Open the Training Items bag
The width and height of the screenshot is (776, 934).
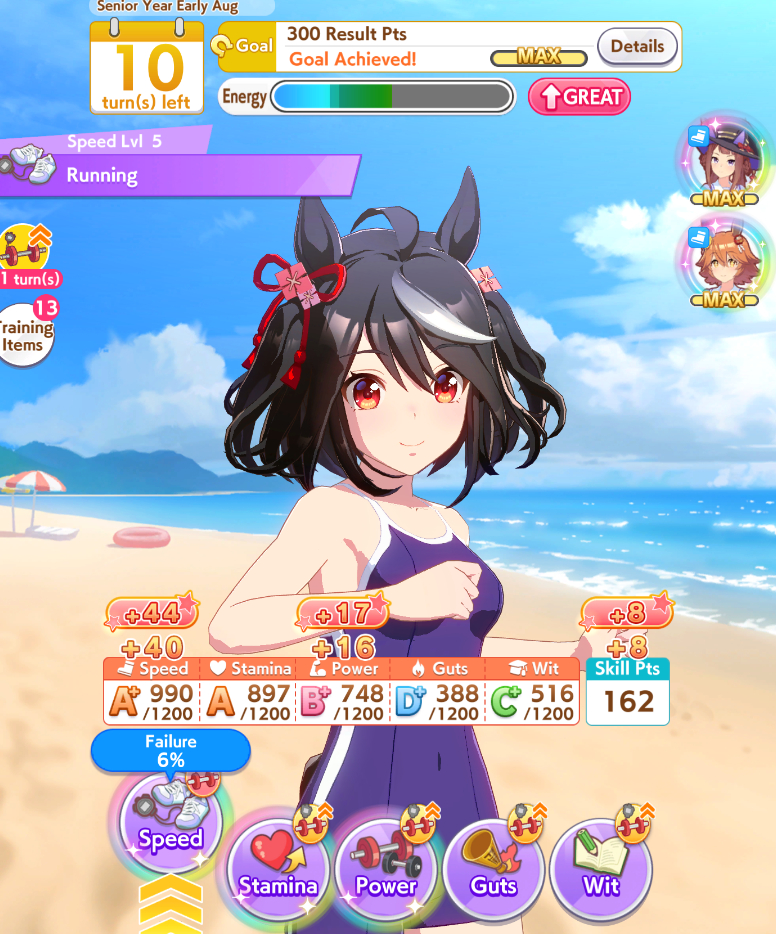pyautogui.click(x=24, y=334)
